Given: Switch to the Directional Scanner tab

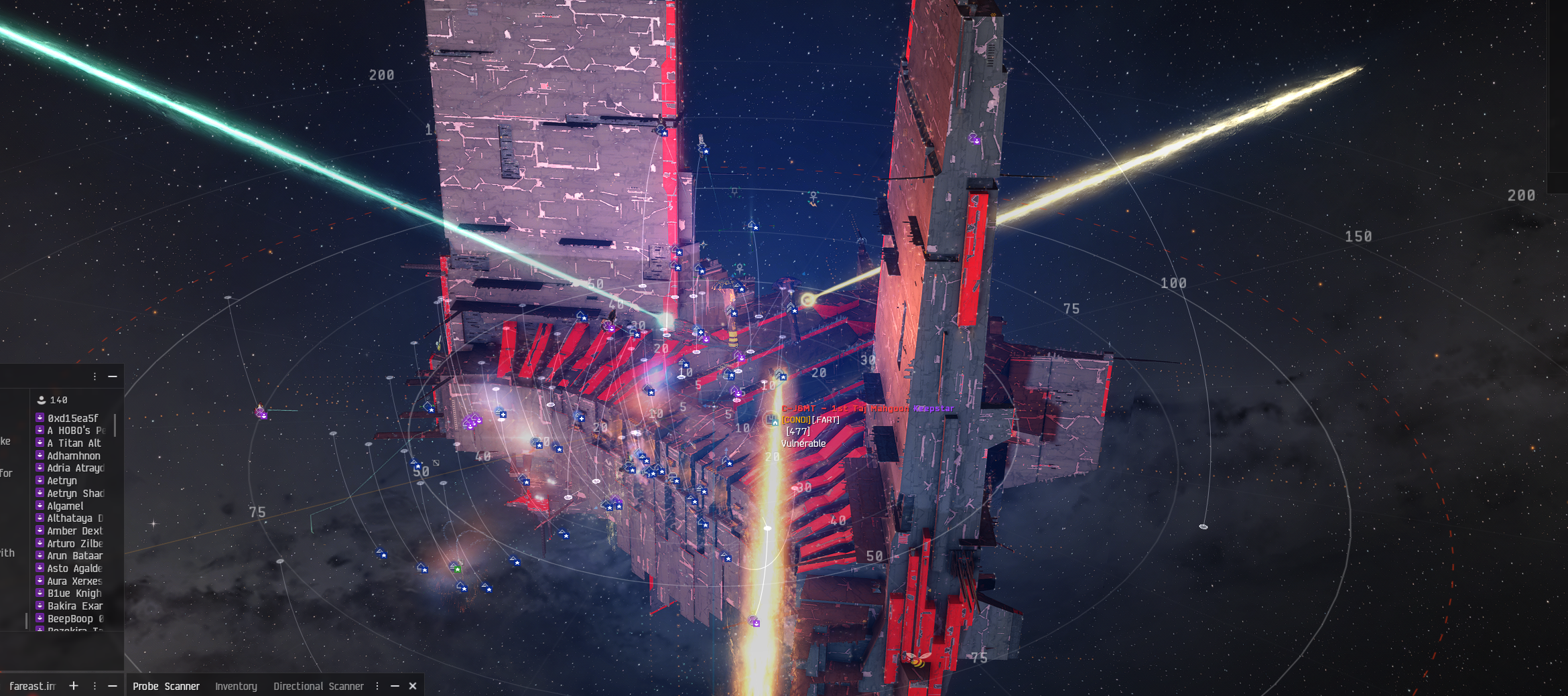Looking at the screenshot, I should tap(318, 686).
